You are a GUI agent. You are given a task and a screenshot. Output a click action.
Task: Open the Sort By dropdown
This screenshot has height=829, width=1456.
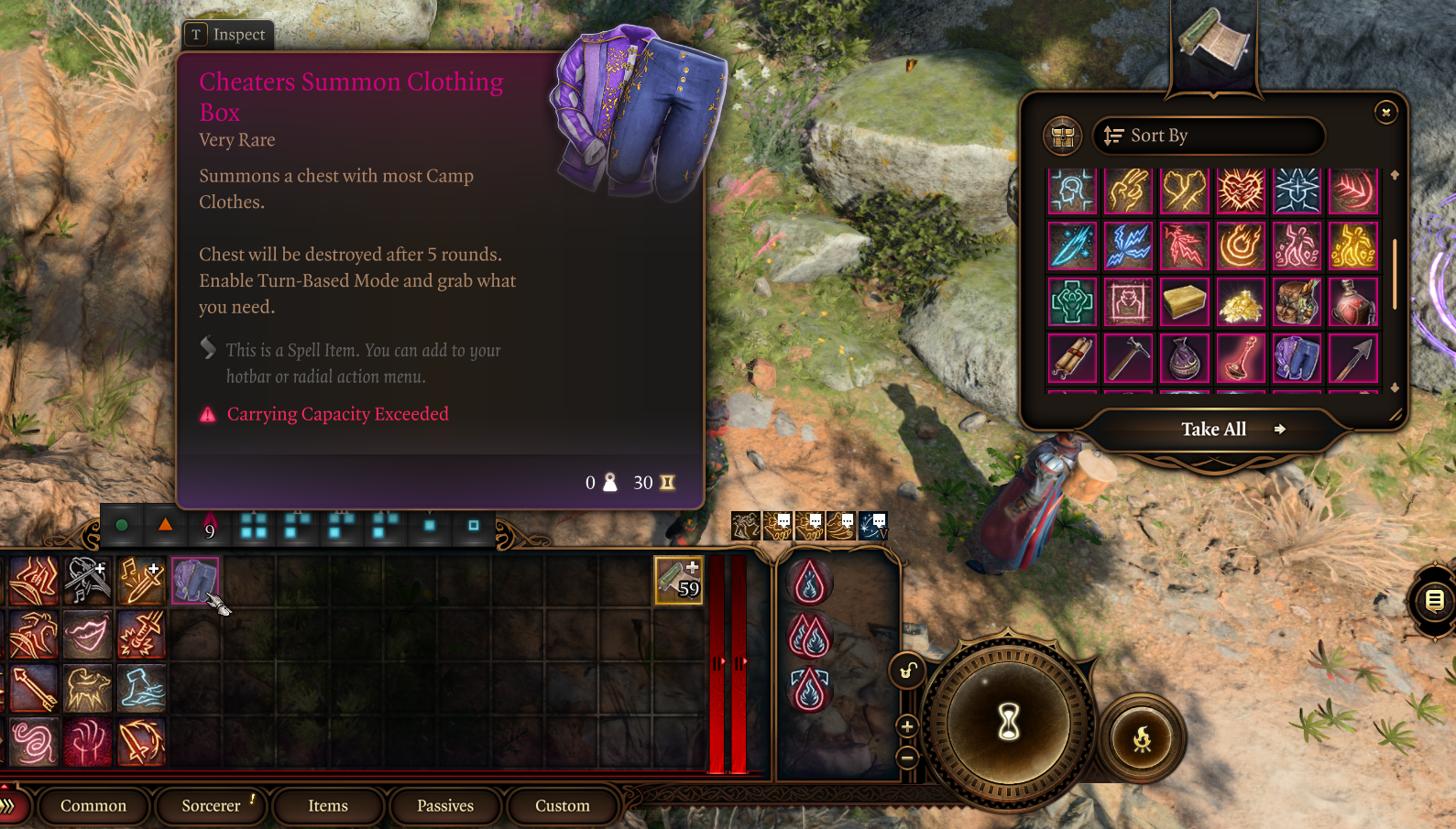[x=1208, y=136]
